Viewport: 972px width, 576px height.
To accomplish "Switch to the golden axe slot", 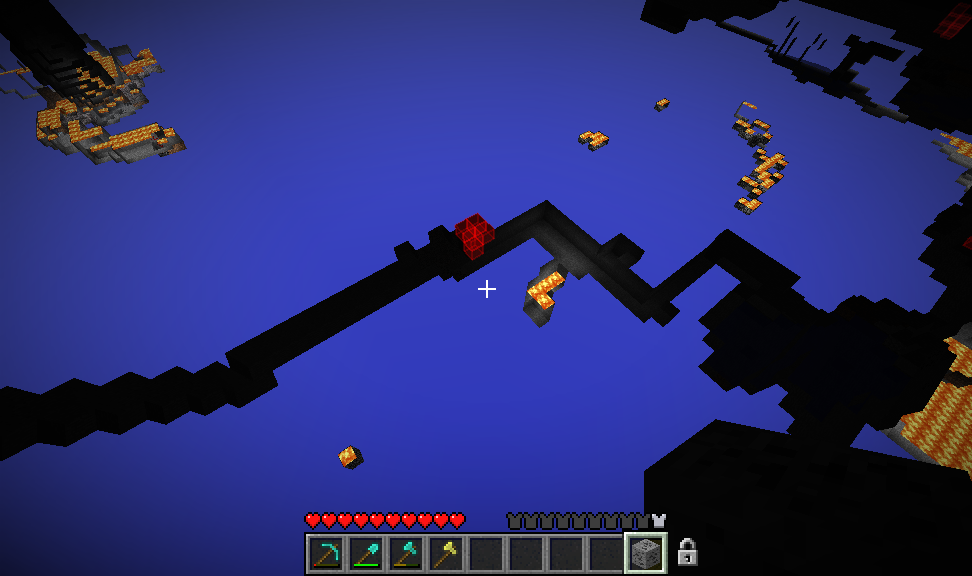I will click(x=446, y=553).
